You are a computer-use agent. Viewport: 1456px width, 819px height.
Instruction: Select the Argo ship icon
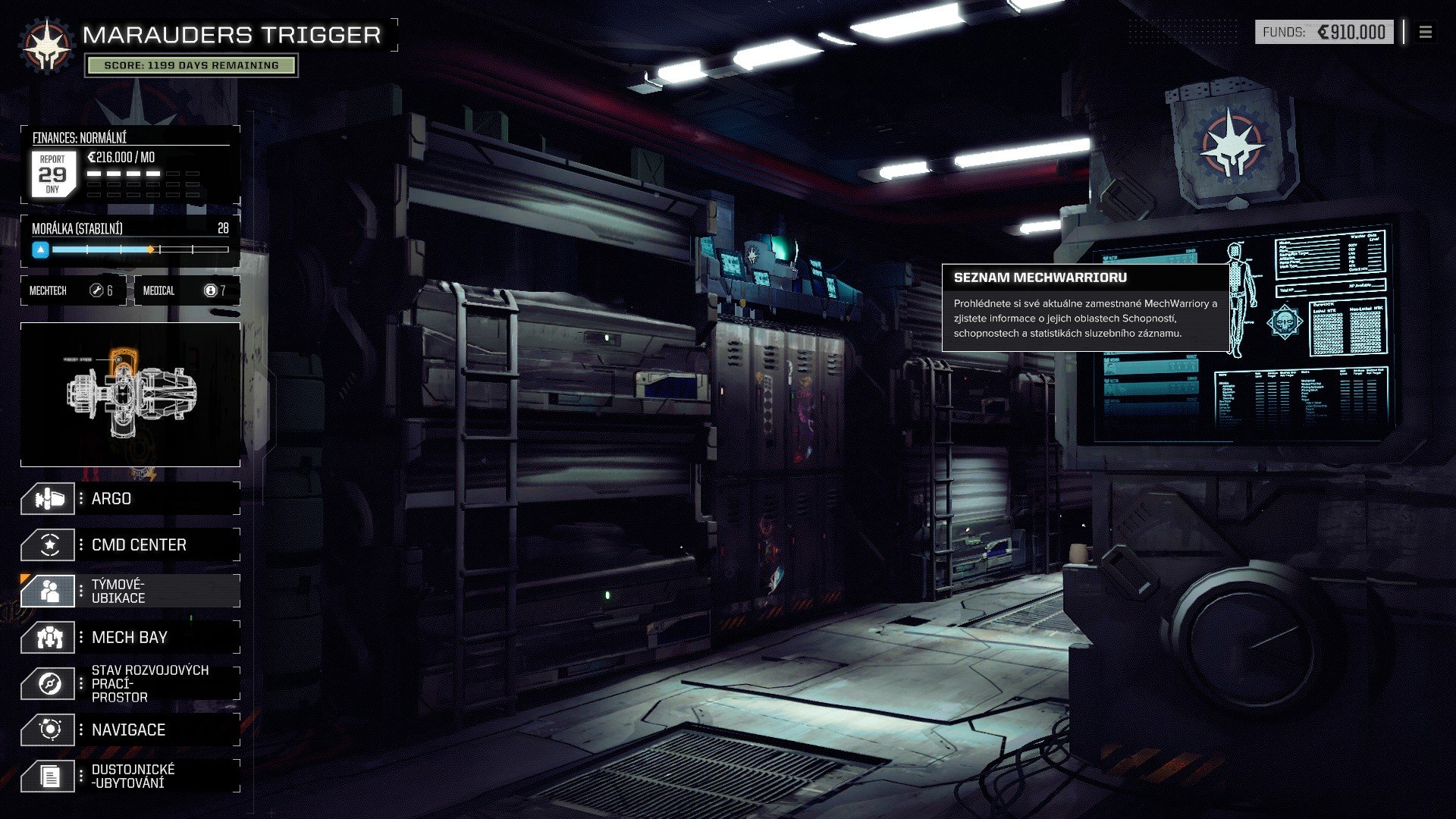tap(48, 498)
